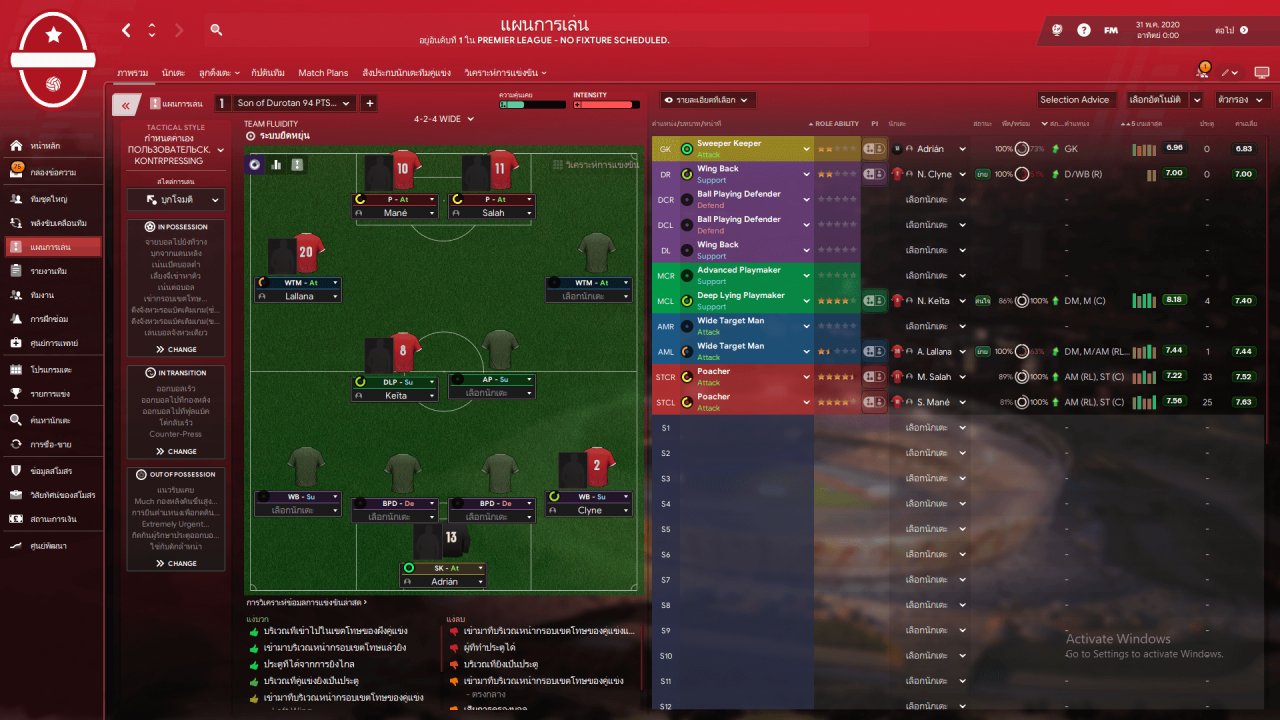Click CHANGE under In Possession
The height and width of the screenshot is (720, 1280).
coord(176,350)
